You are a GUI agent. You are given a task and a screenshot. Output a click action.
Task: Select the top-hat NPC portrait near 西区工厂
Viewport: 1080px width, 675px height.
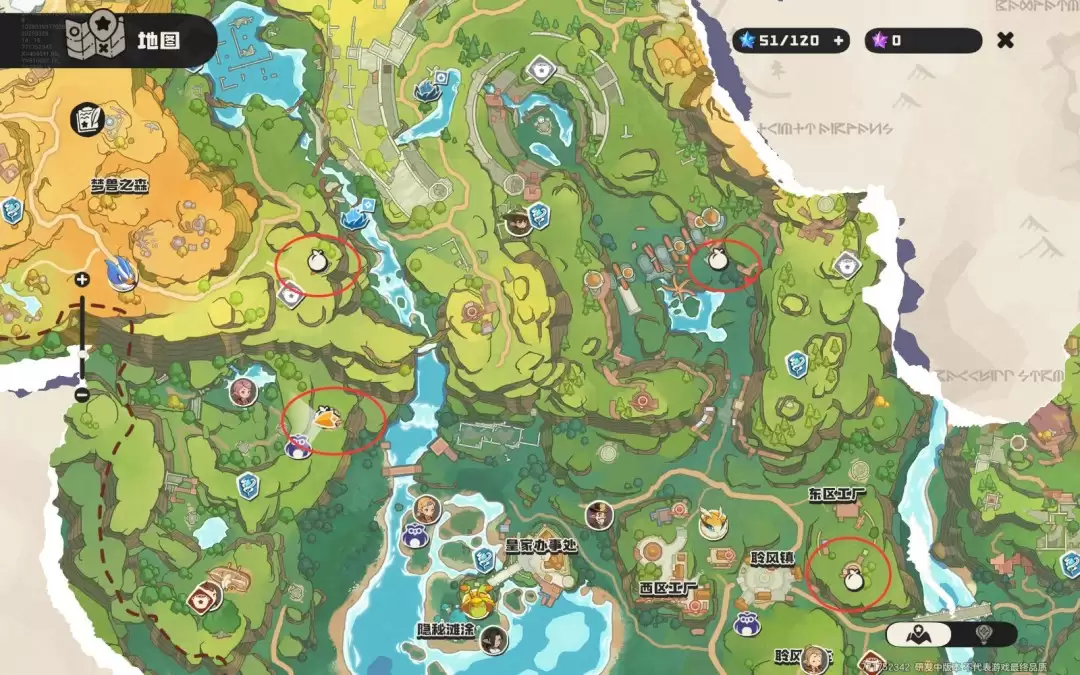pos(599,515)
